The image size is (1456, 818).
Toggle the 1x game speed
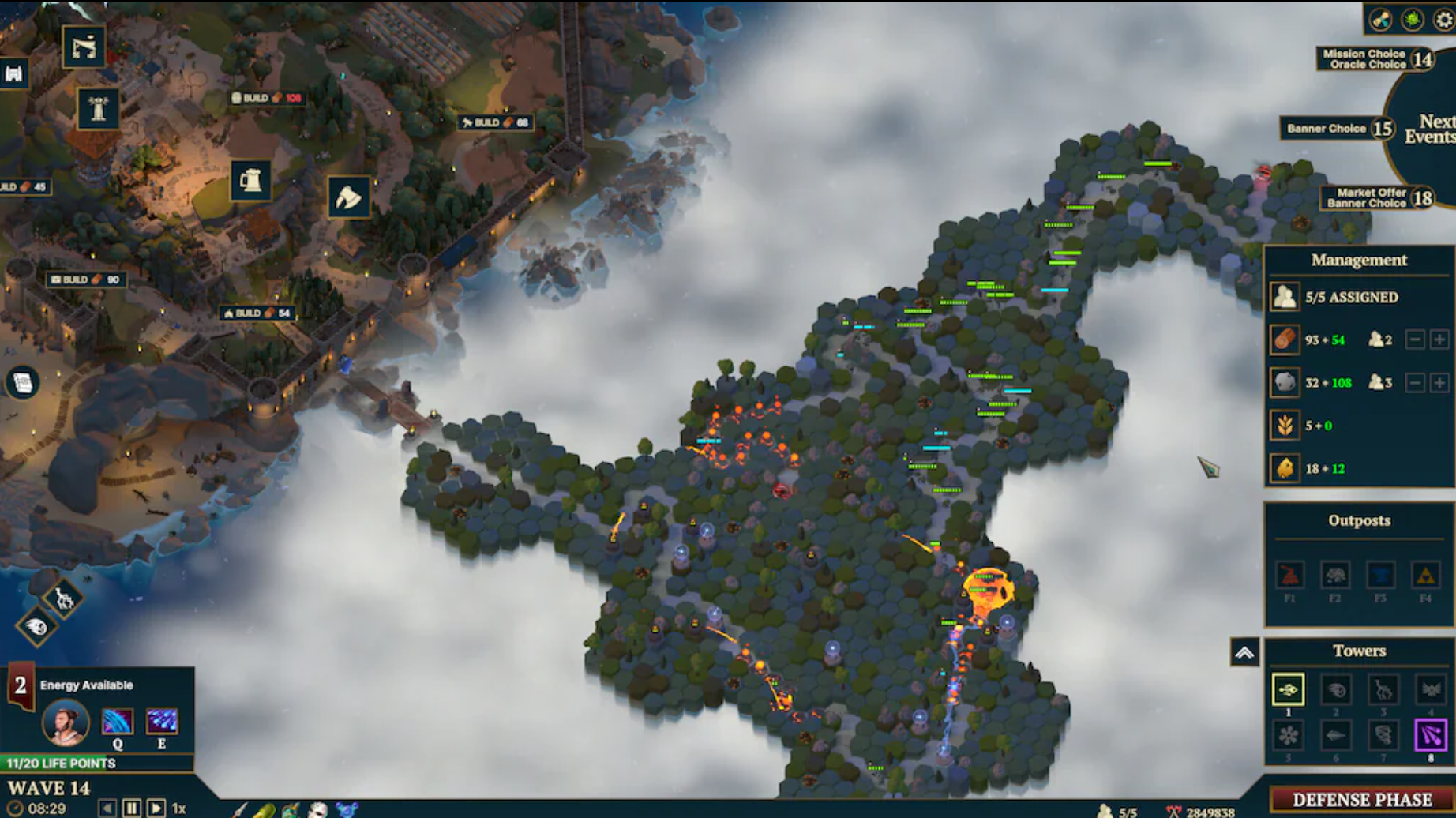tap(178, 808)
